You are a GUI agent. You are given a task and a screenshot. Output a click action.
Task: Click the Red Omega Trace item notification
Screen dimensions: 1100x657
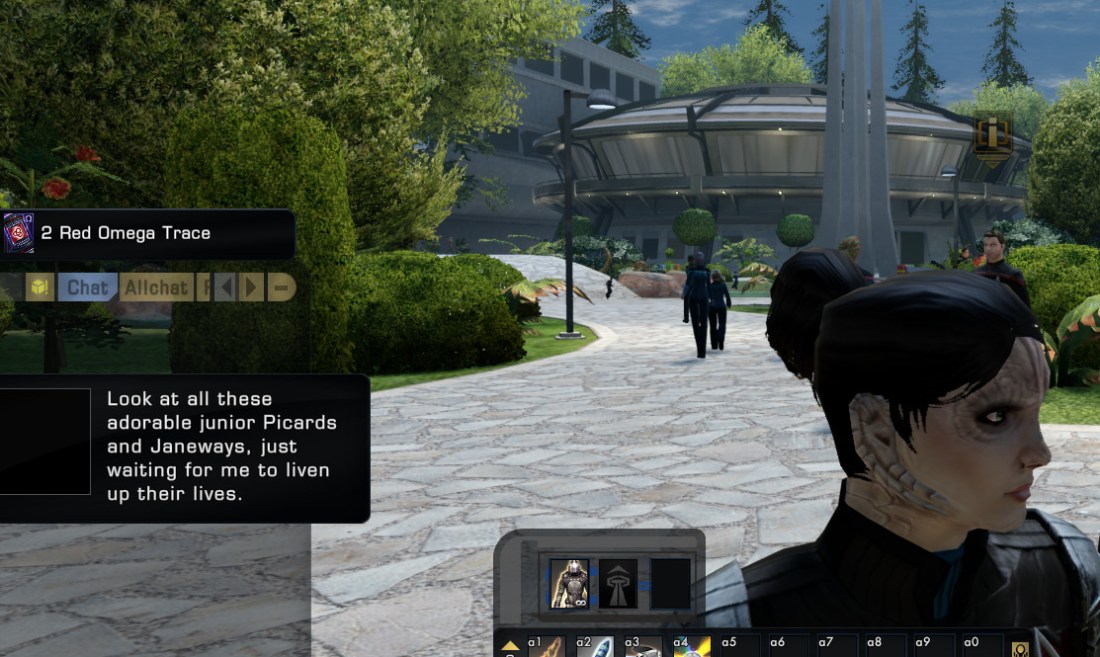[x=148, y=234]
